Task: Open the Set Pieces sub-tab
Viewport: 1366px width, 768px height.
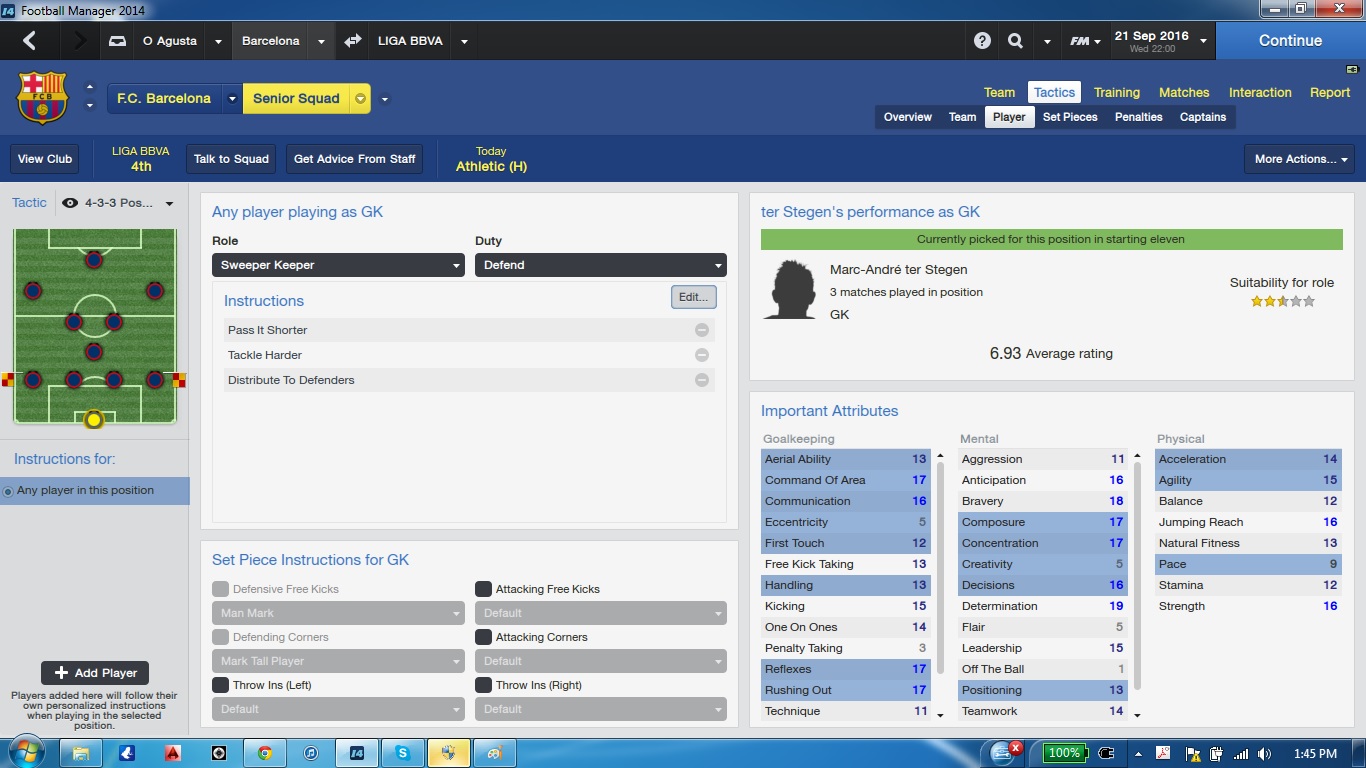Action: point(1070,117)
